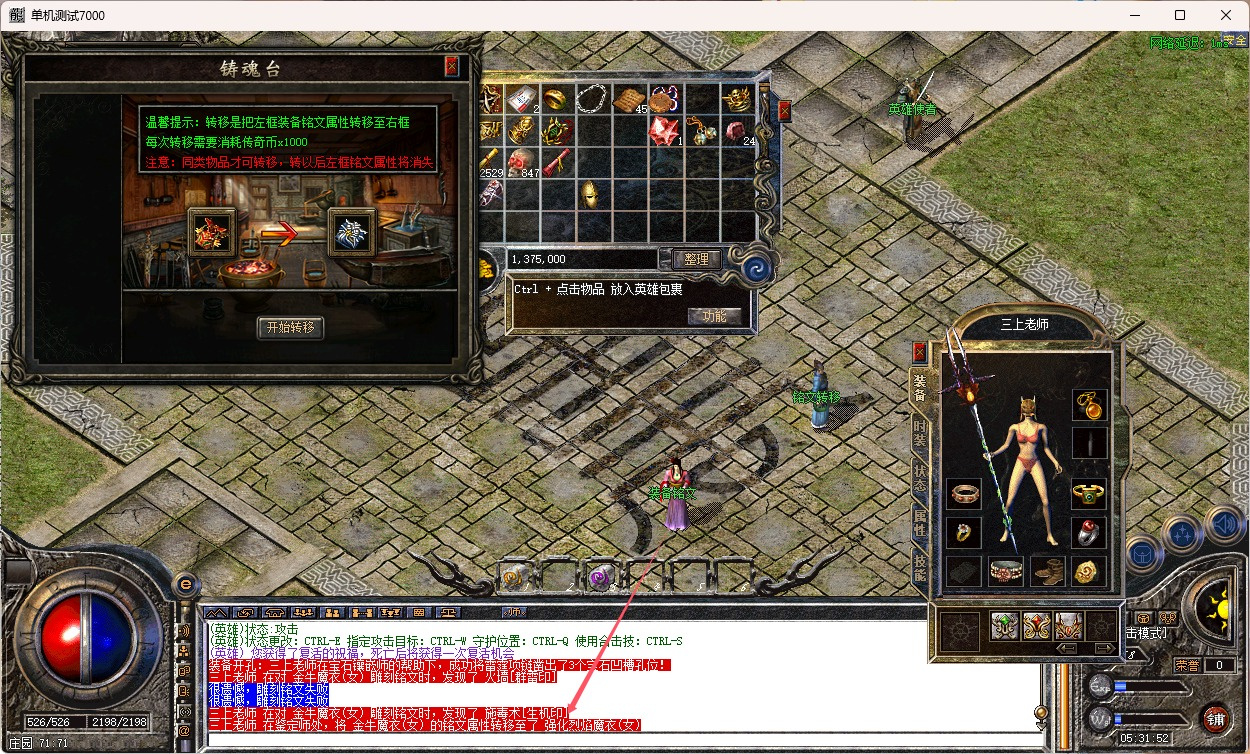Switch to the 时装 costume tab
This screenshot has height=754, width=1250.
coord(920,434)
